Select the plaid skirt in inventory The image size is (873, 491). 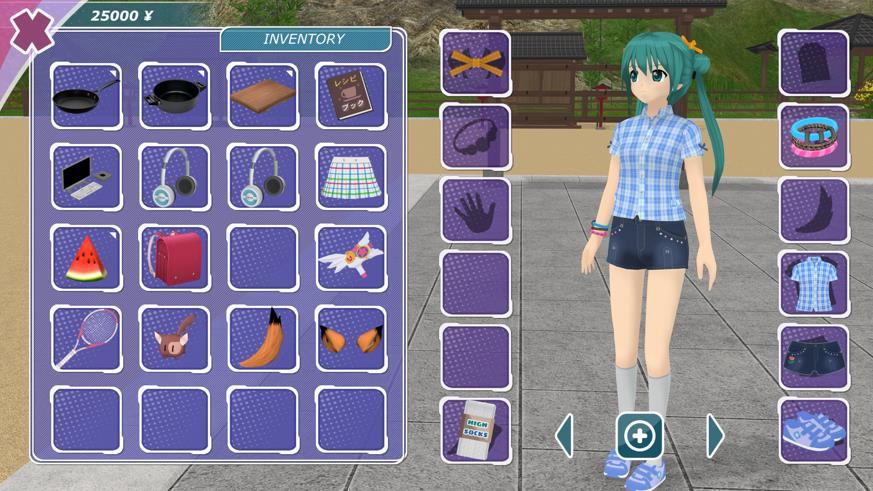pyautogui.click(x=350, y=178)
